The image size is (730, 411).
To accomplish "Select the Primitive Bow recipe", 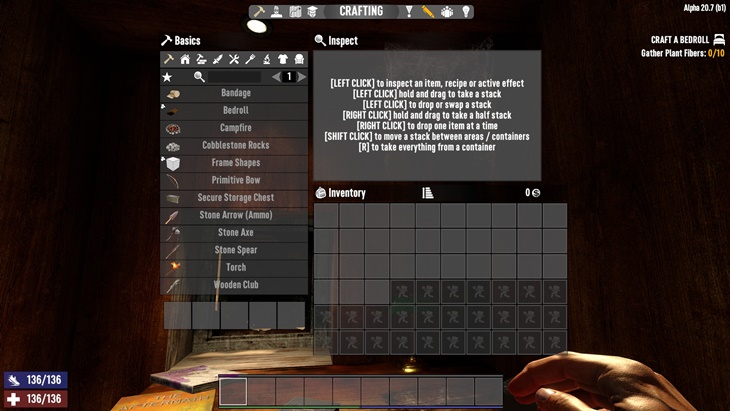I will (x=235, y=180).
